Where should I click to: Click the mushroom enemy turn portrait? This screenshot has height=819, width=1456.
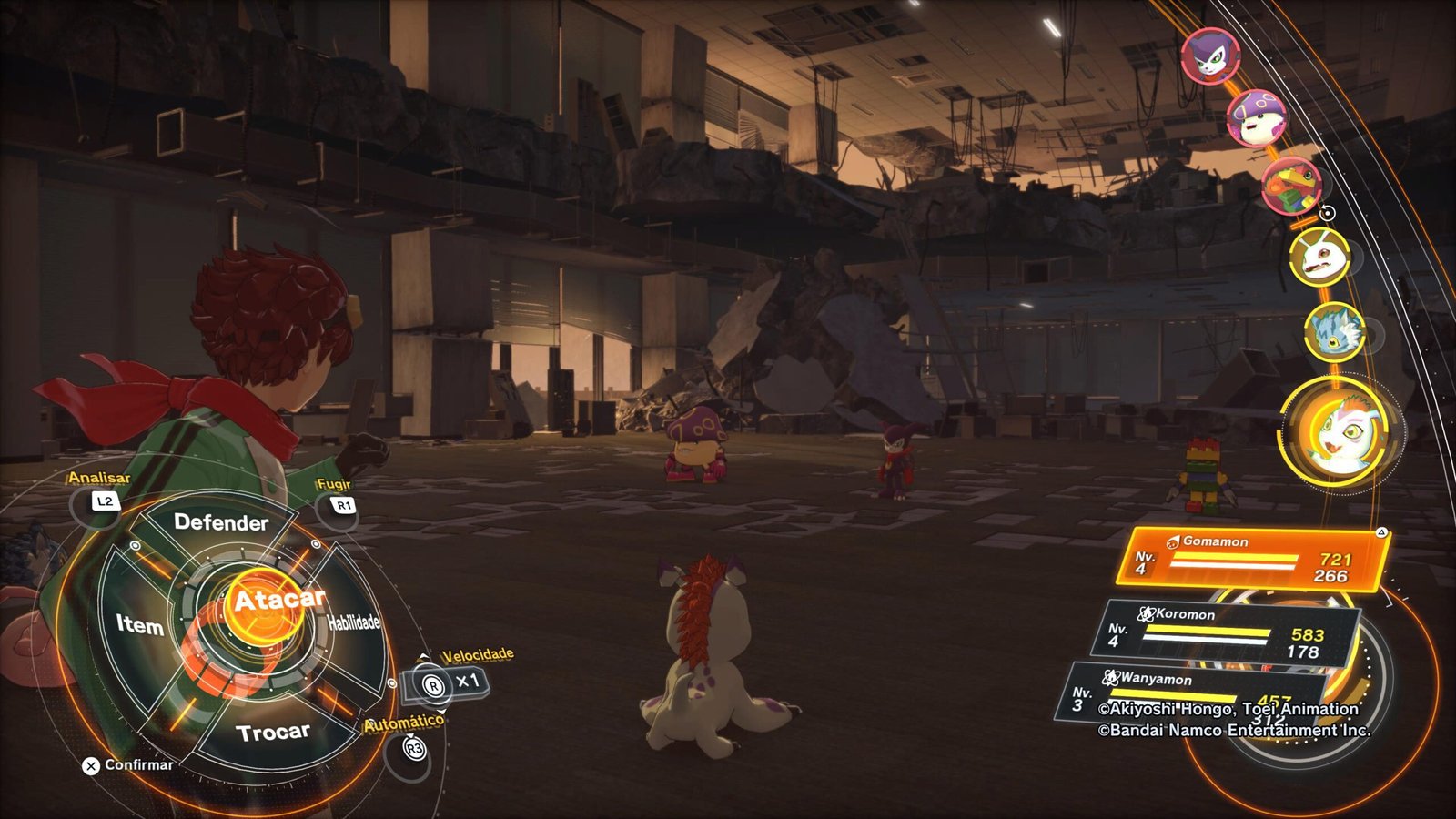(x=1257, y=117)
